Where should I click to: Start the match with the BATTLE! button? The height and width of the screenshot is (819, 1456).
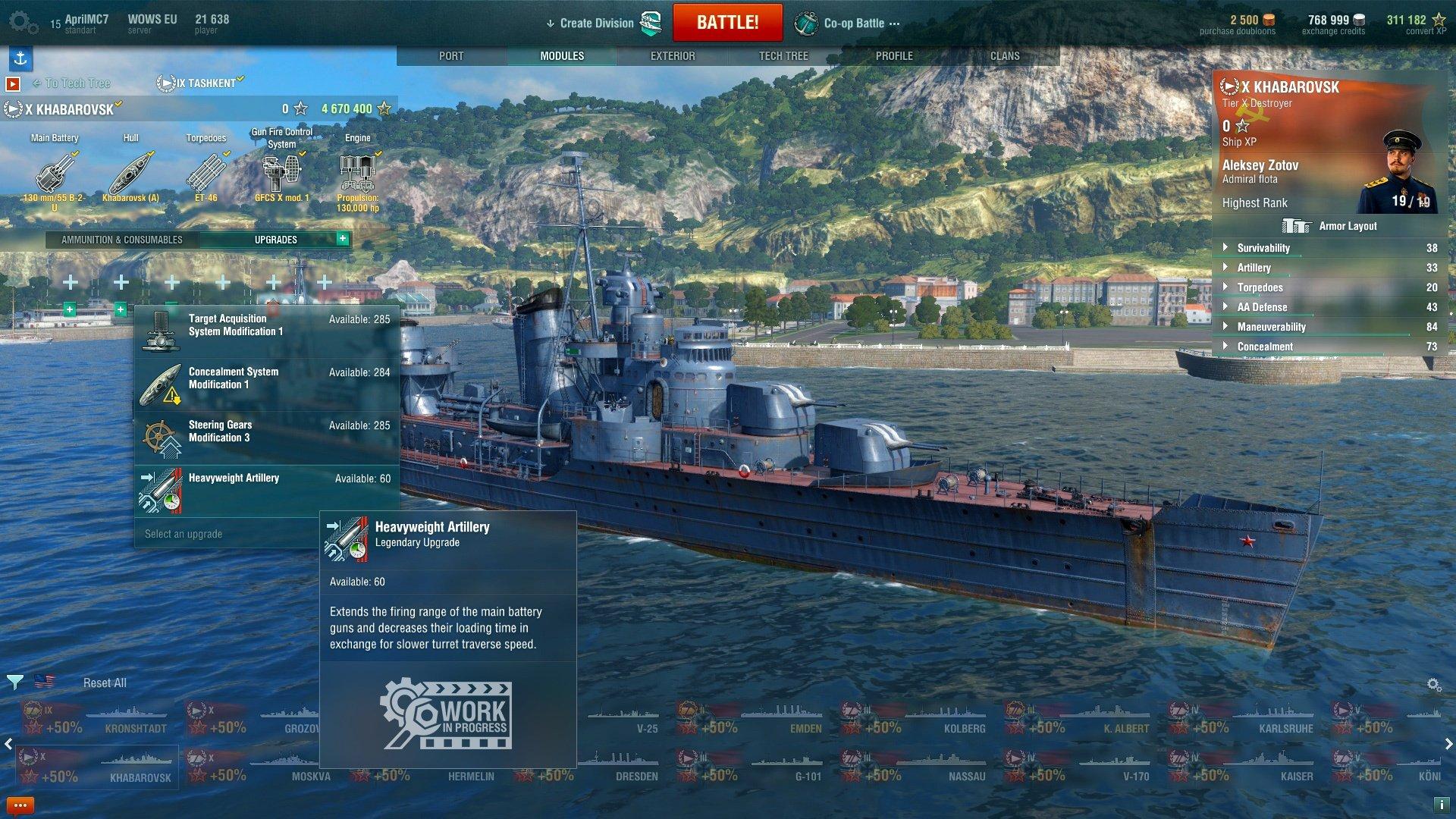pyautogui.click(x=727, y=23)
